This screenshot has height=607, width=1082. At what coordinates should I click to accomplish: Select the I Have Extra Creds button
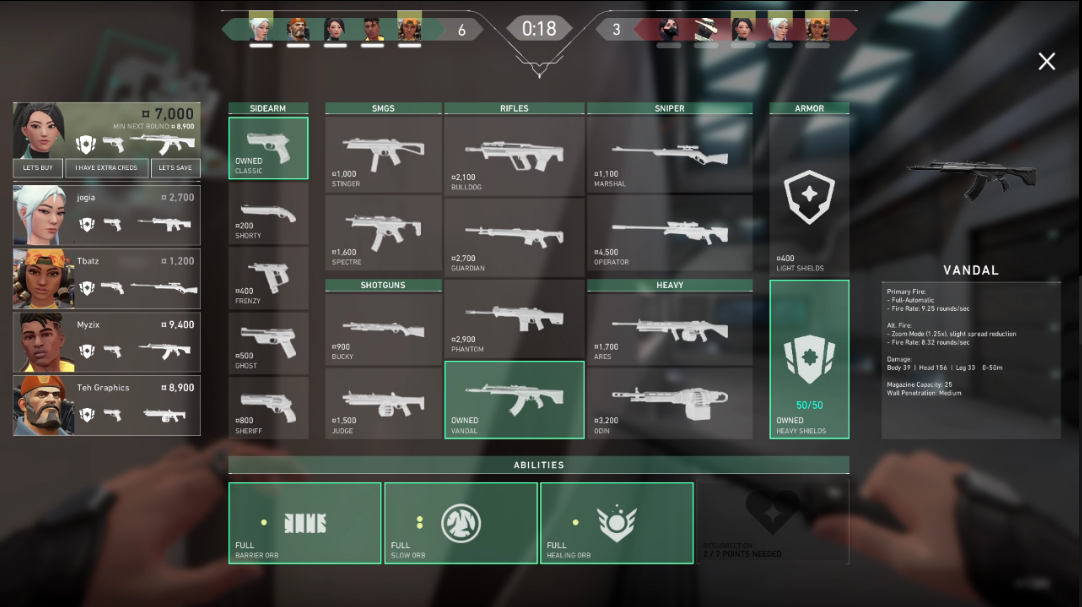pyautogui.click(x=109, y=168)
